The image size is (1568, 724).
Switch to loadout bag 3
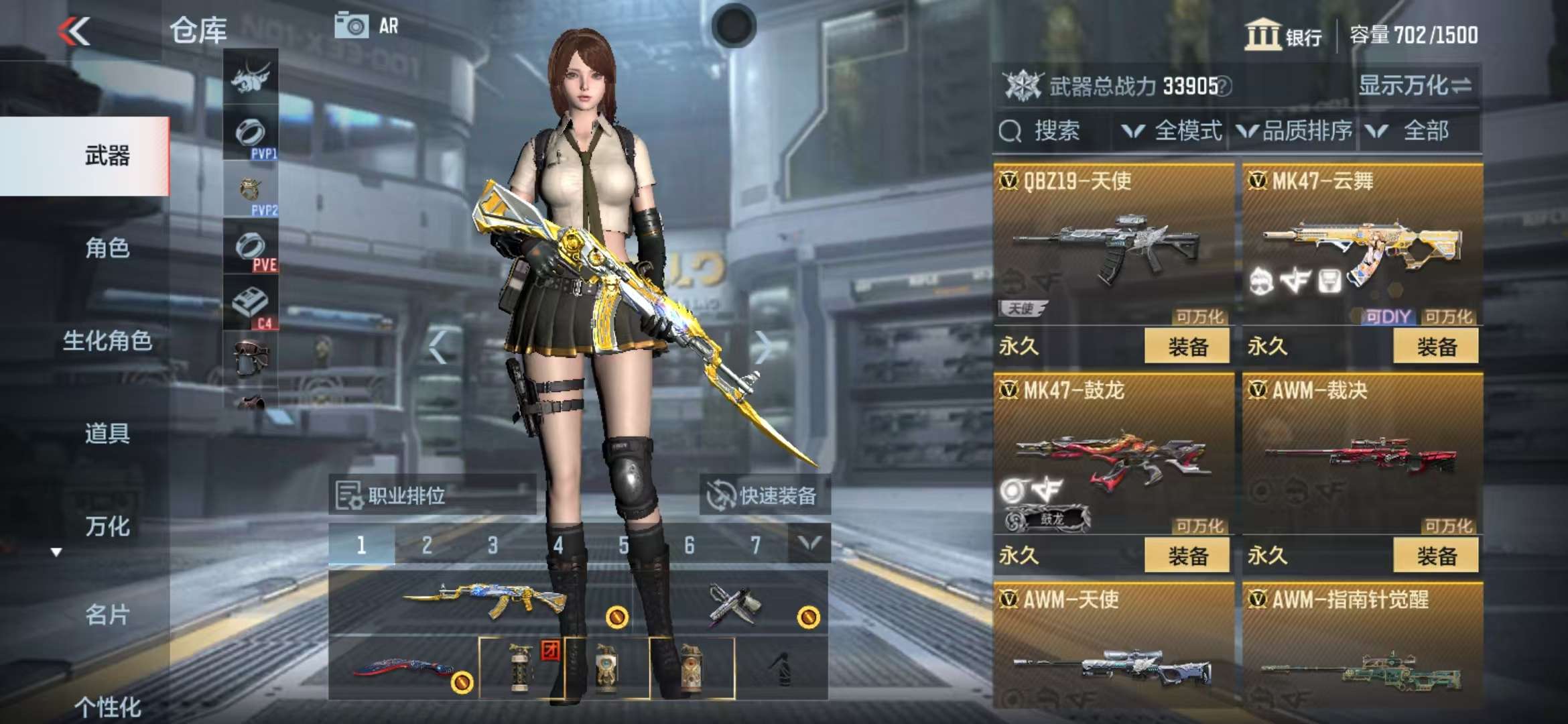493,545
